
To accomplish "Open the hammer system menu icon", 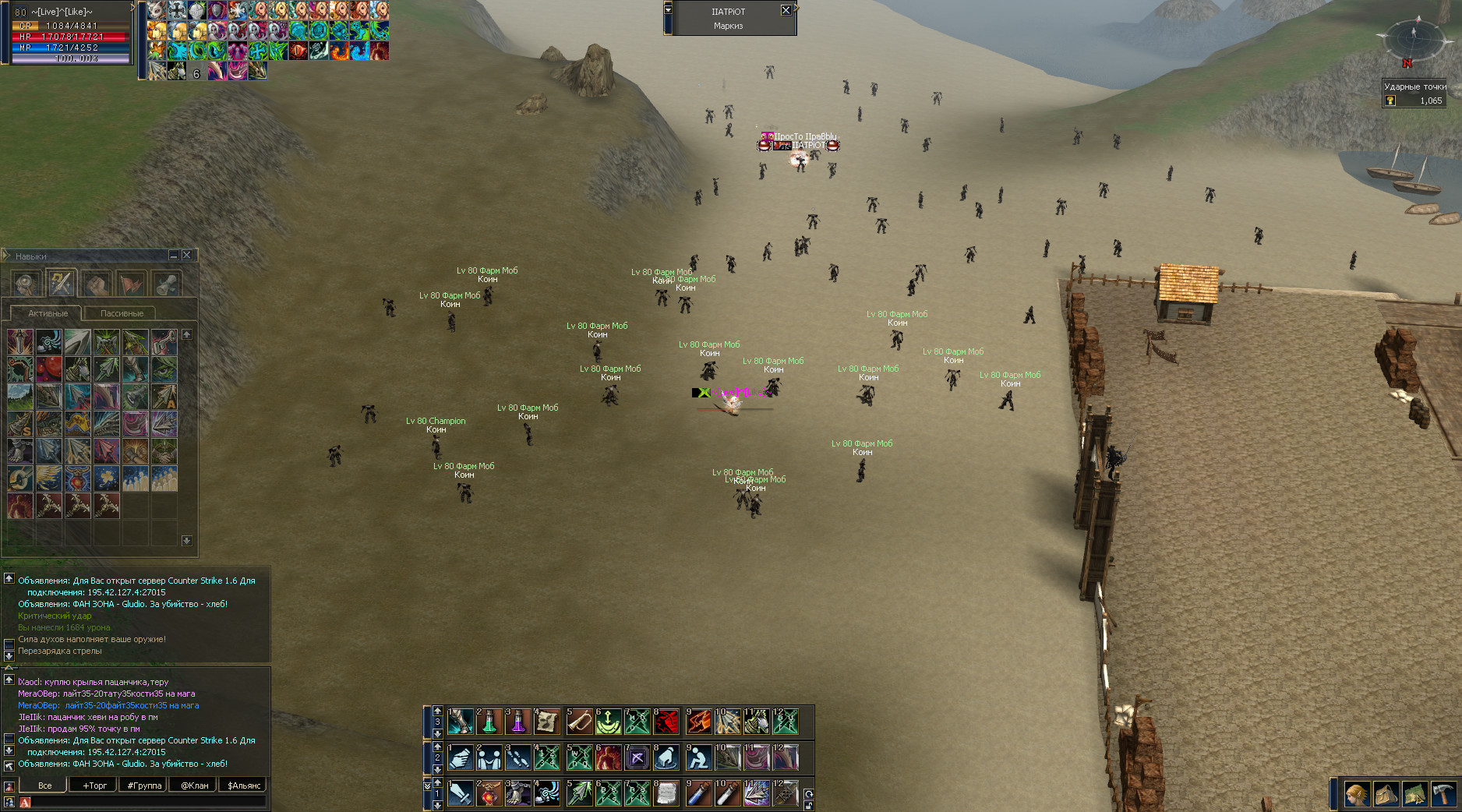I will pyautogui.click(x=1443, y=795).
